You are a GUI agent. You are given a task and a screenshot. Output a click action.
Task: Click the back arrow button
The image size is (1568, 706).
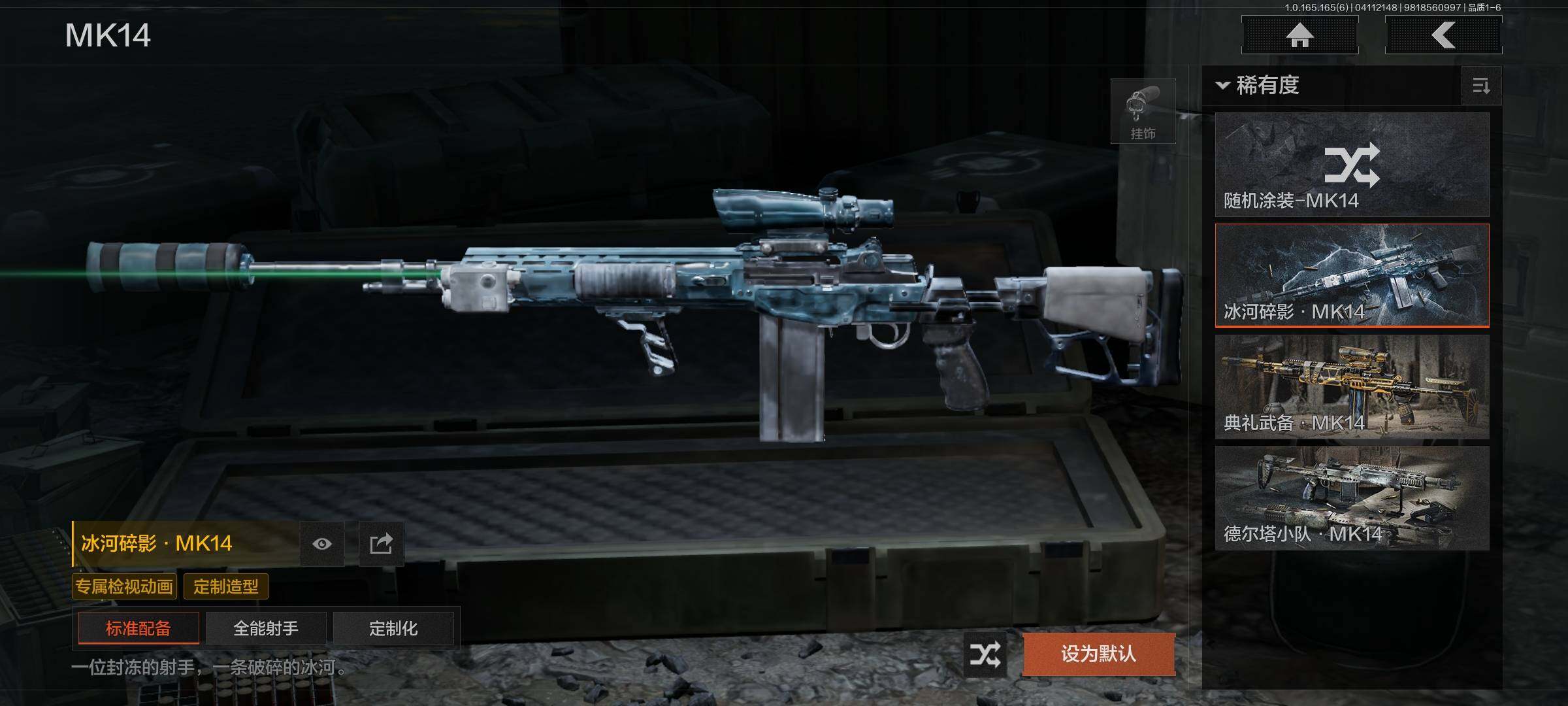(1443, 35)
